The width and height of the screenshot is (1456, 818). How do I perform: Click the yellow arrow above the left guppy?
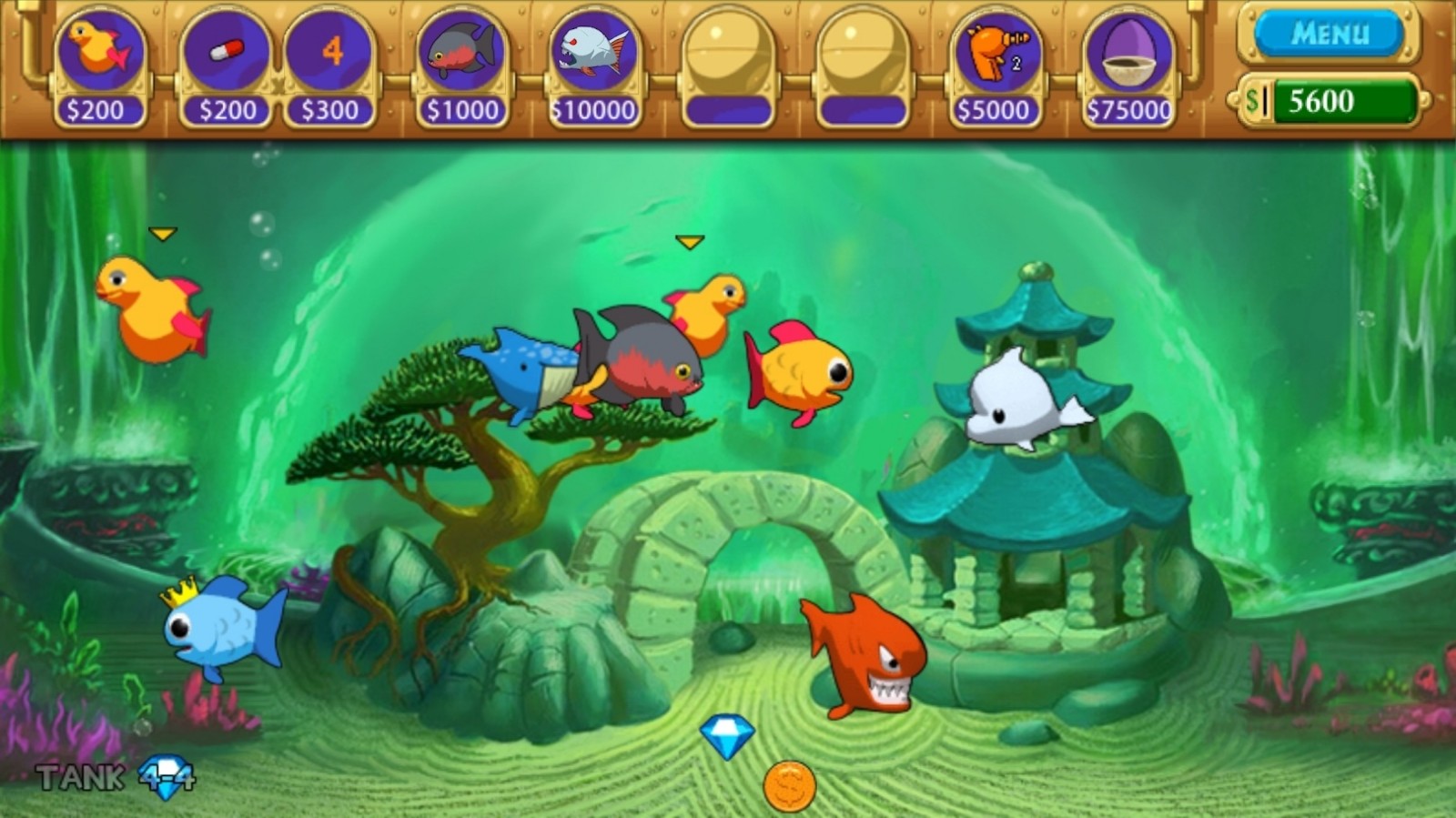coord(164,235)
